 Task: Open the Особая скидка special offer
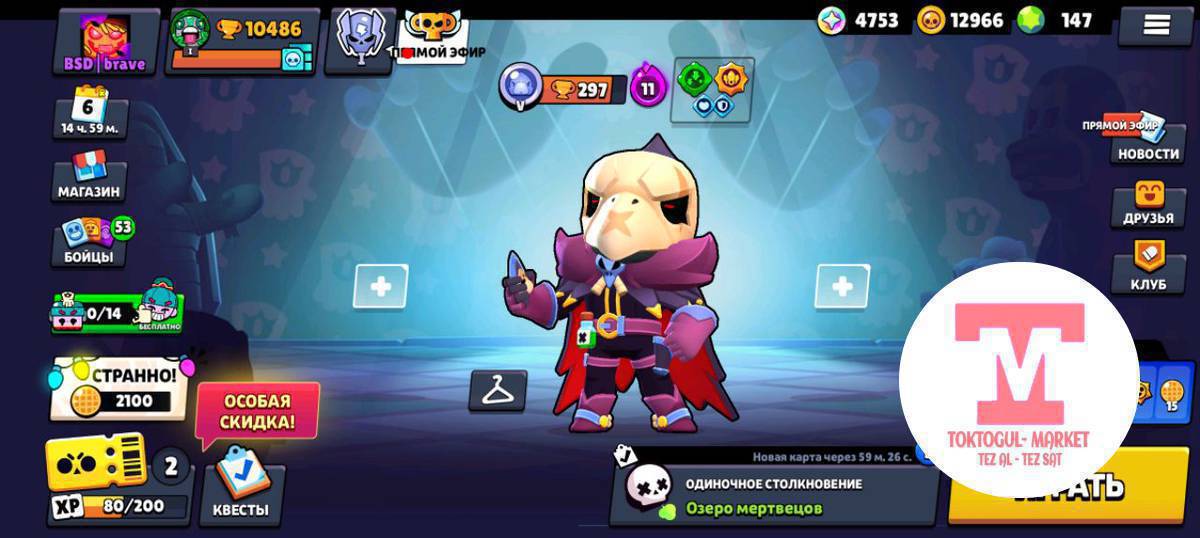click(258, 412)
